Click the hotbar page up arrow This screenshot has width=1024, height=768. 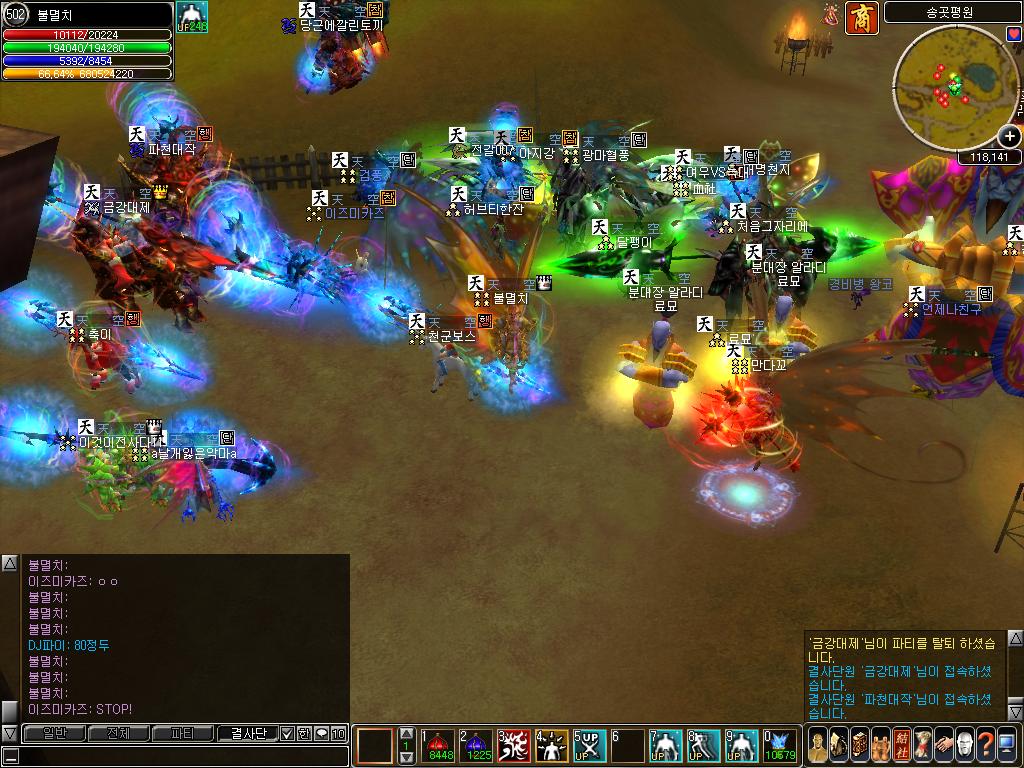[406, 734]
